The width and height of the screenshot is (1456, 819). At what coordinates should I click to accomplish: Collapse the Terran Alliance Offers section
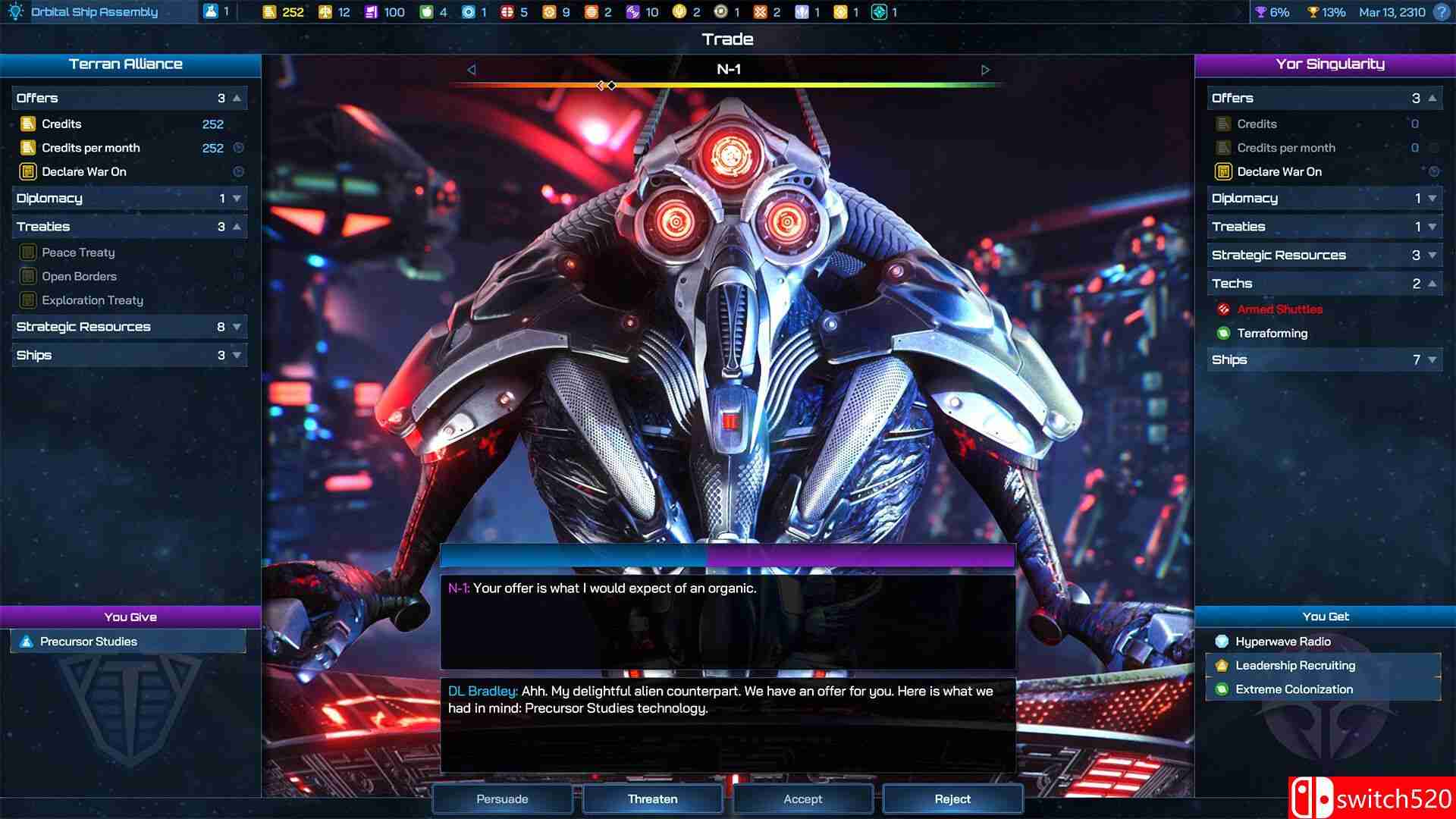(237, 97)
